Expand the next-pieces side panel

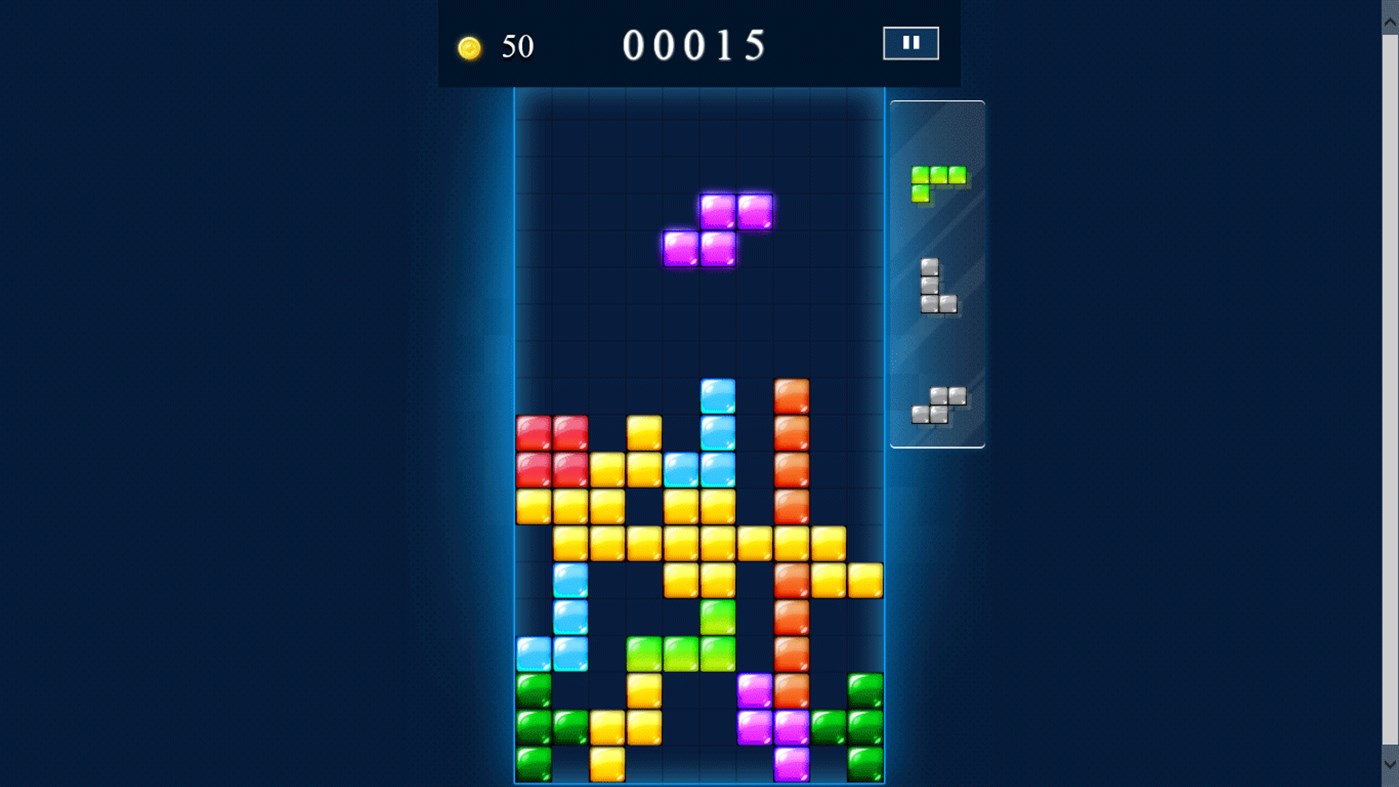(x=936, y=270)
